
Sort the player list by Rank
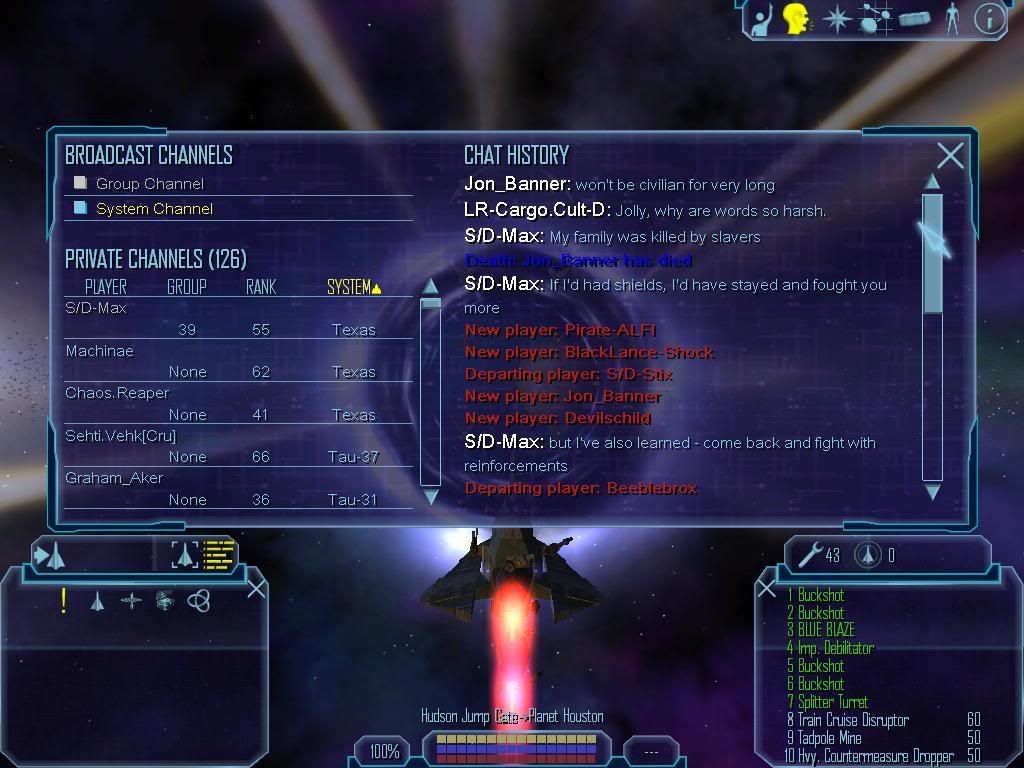pos(260,287)
